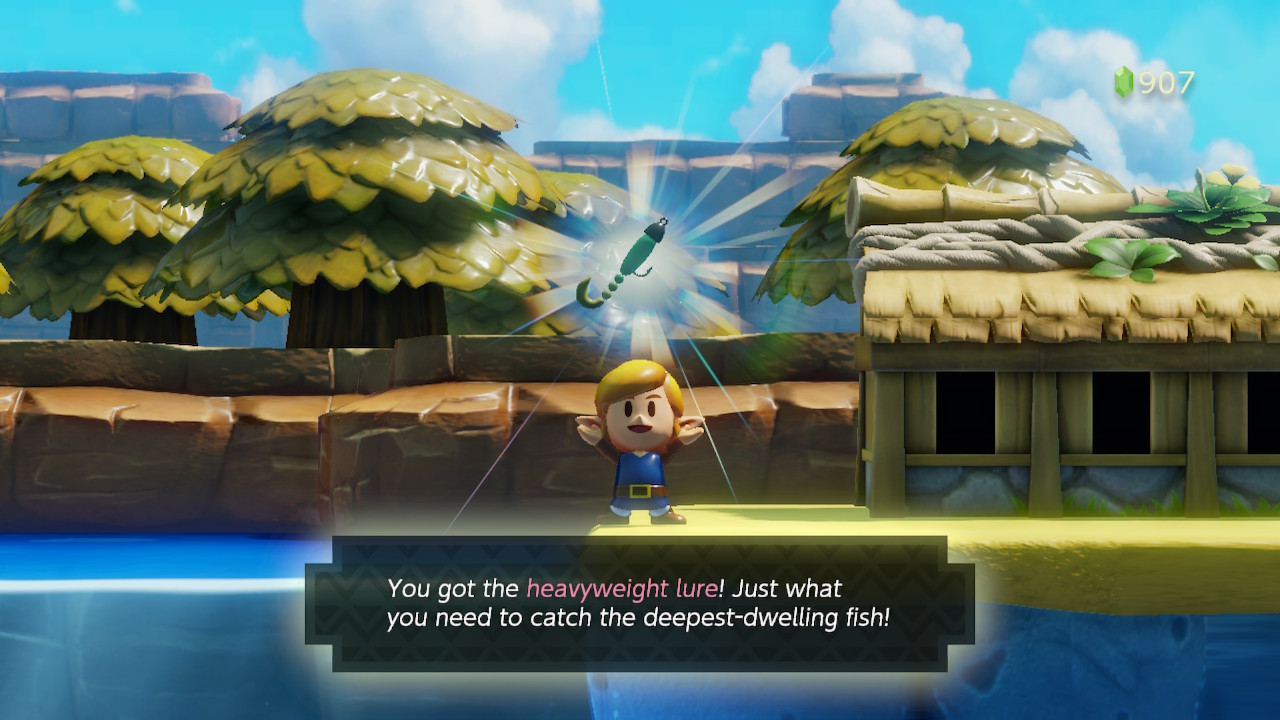Screen dimensions: 1280x720
Task: Advance the heavyweight lure dialogue box
Action: coord(639,603)
